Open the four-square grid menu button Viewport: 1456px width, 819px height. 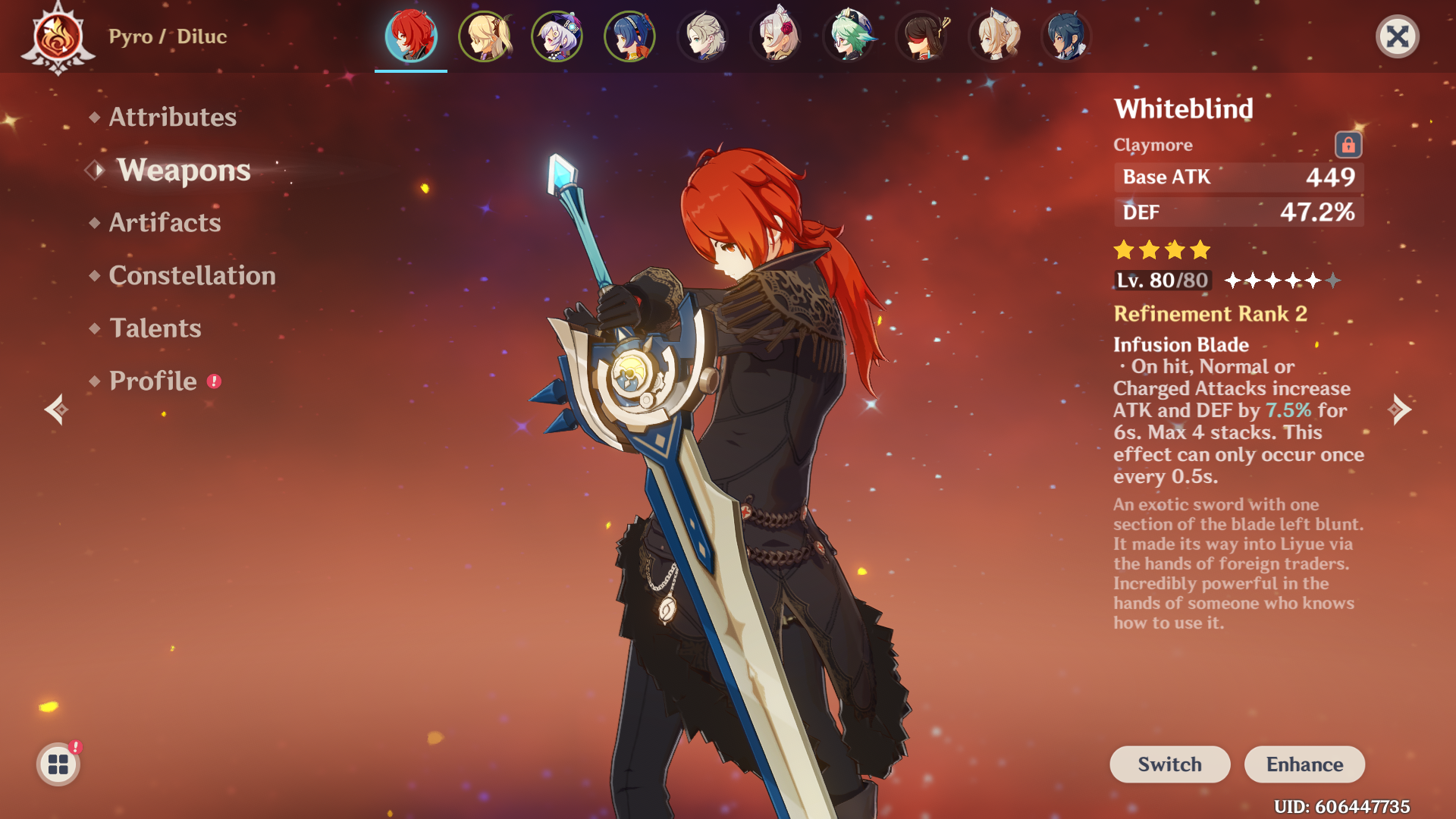point(58,764)
